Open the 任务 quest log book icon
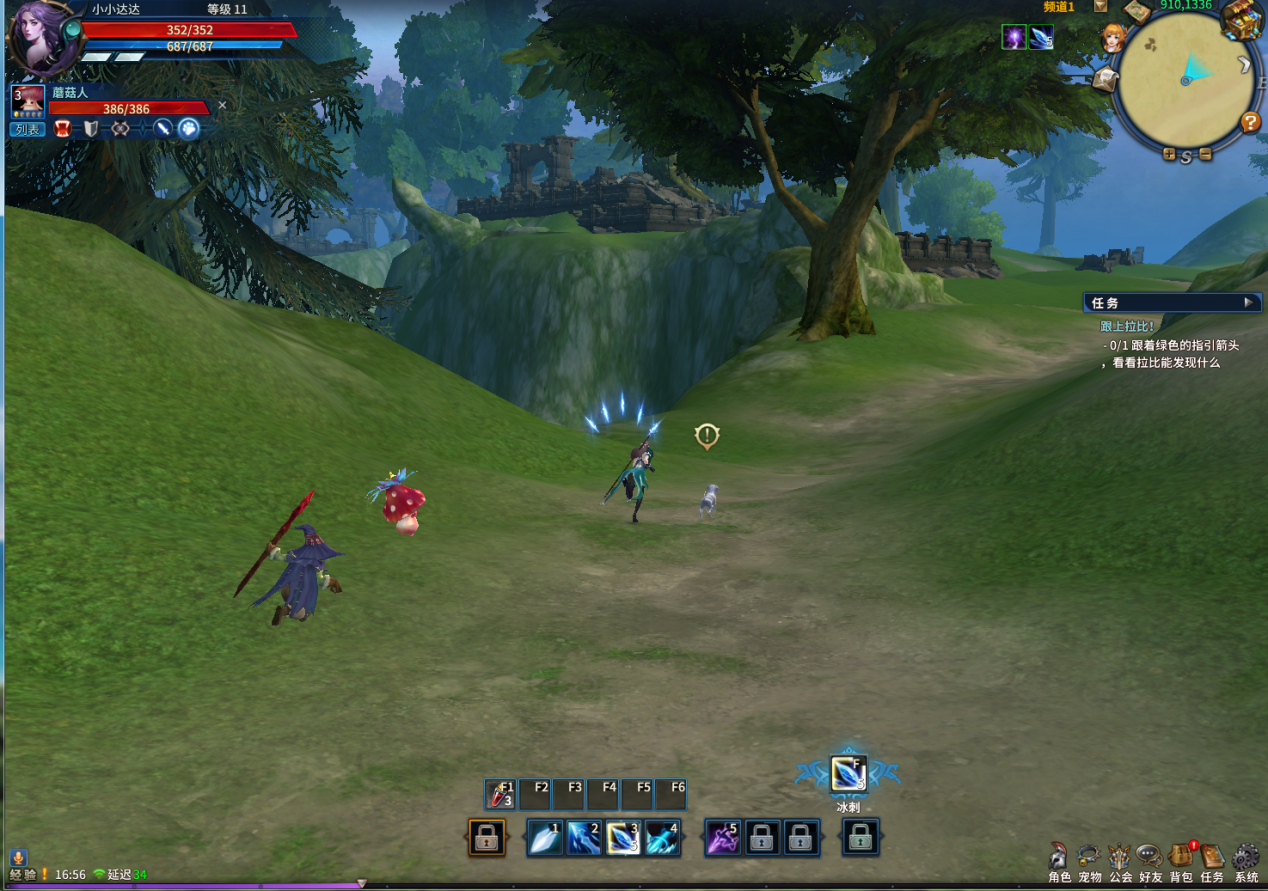1268x891 pixels. [1212, 858]
